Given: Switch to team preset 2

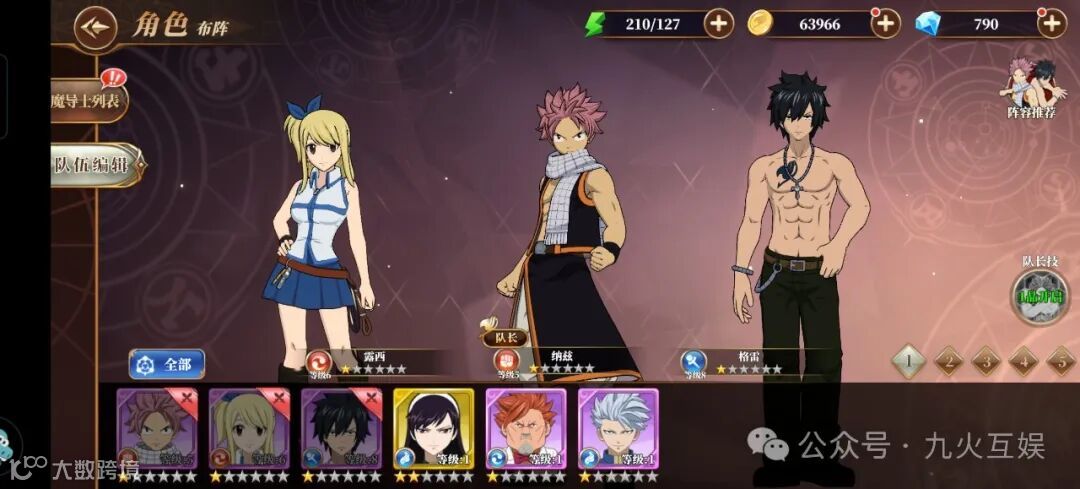Looking at the screenshot, I should click(948, 361).
